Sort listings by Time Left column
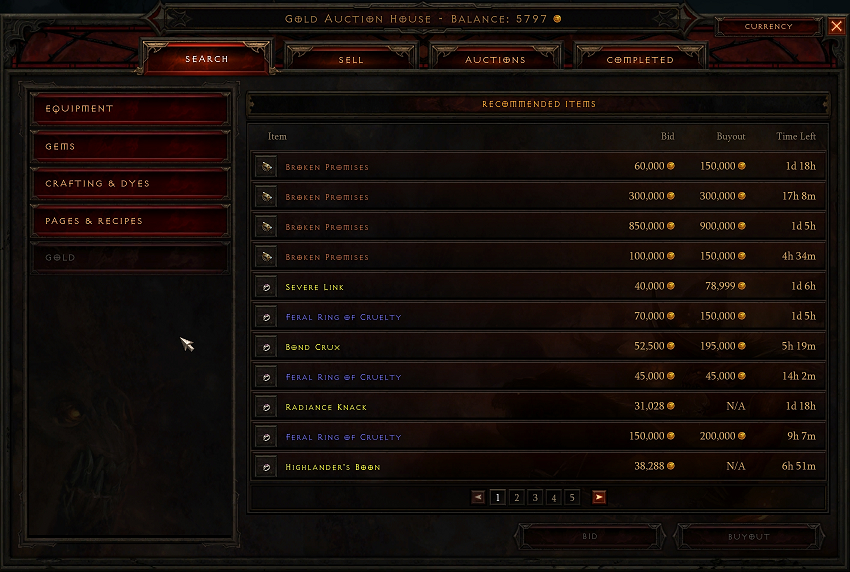 (x=796, y=136)
